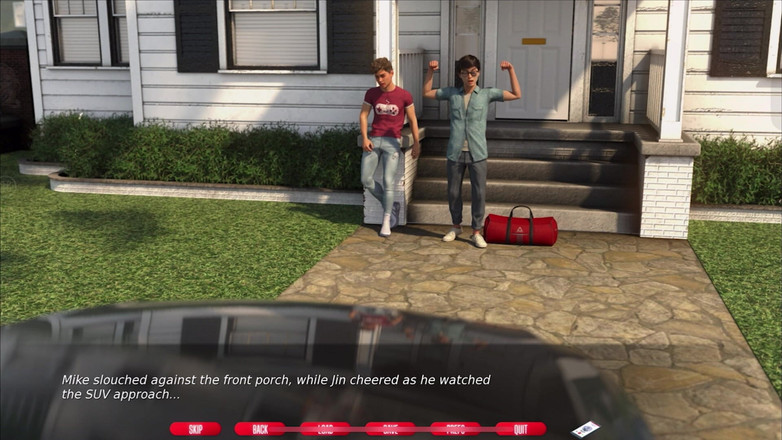The width and height of the screenshot is (782, 440).
Task: Open the phone icon
Action: click(x=585, y=428)
